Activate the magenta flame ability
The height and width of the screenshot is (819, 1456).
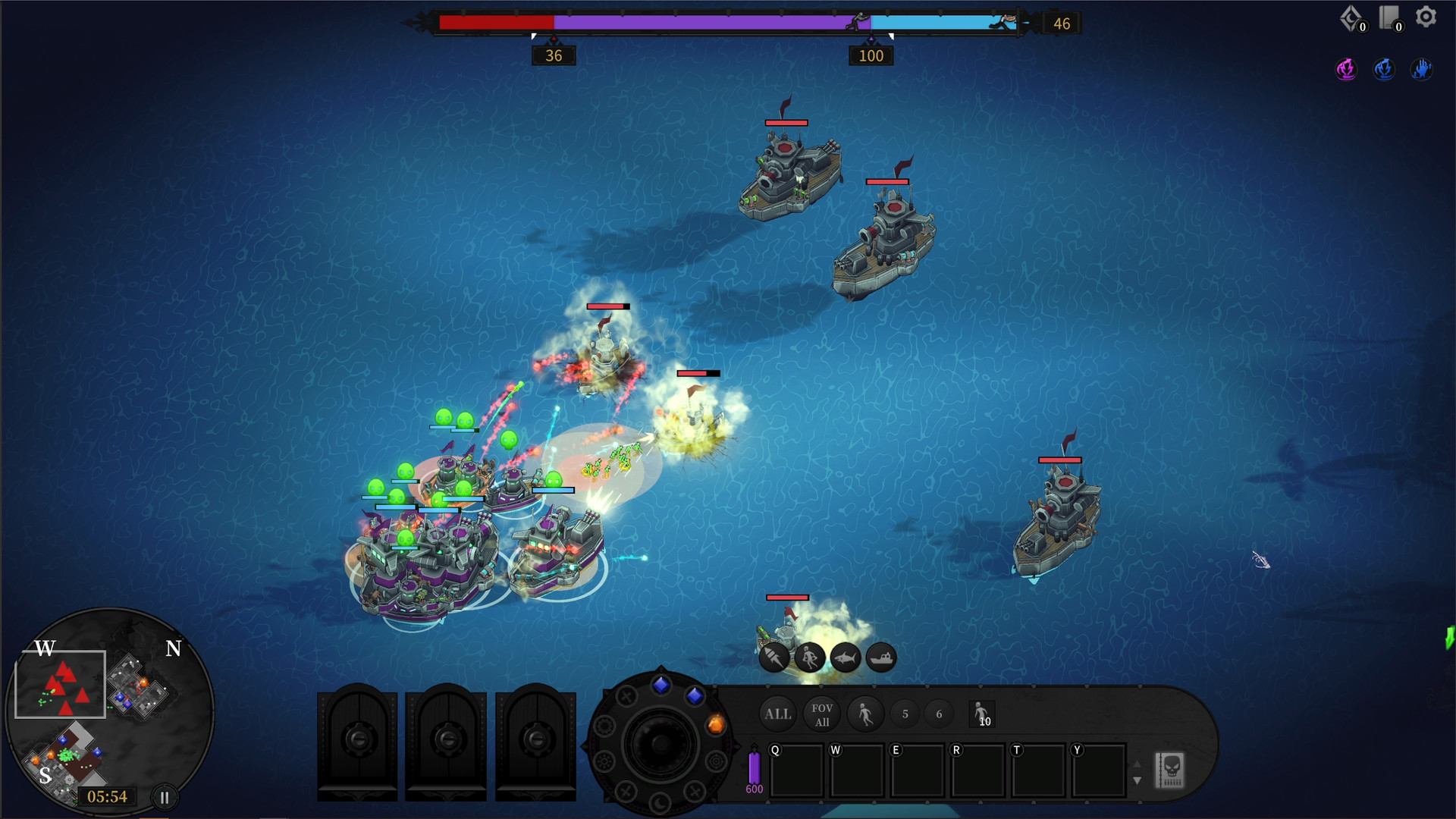pos(1346,69)
